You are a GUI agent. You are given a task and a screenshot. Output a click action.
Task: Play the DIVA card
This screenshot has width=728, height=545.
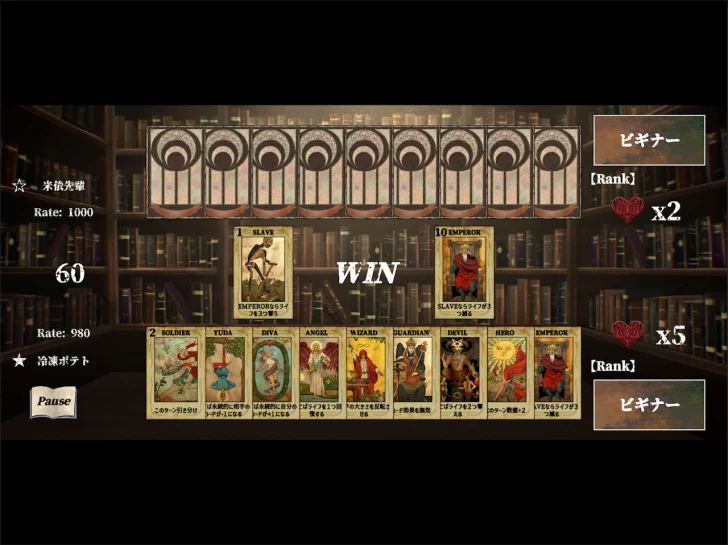(270, 371)
